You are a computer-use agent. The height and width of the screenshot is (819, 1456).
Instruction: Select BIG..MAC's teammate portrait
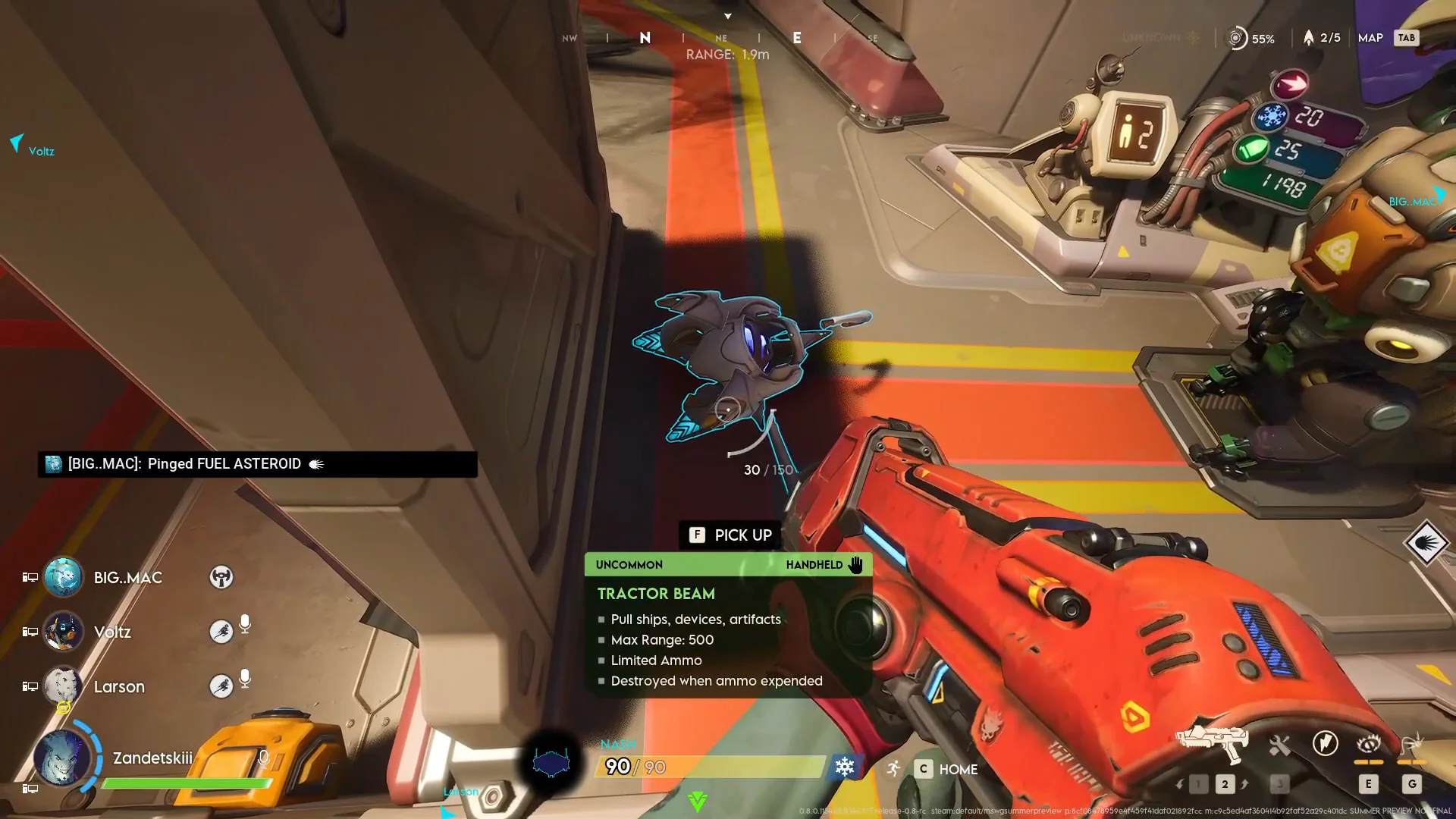point(64,578)
